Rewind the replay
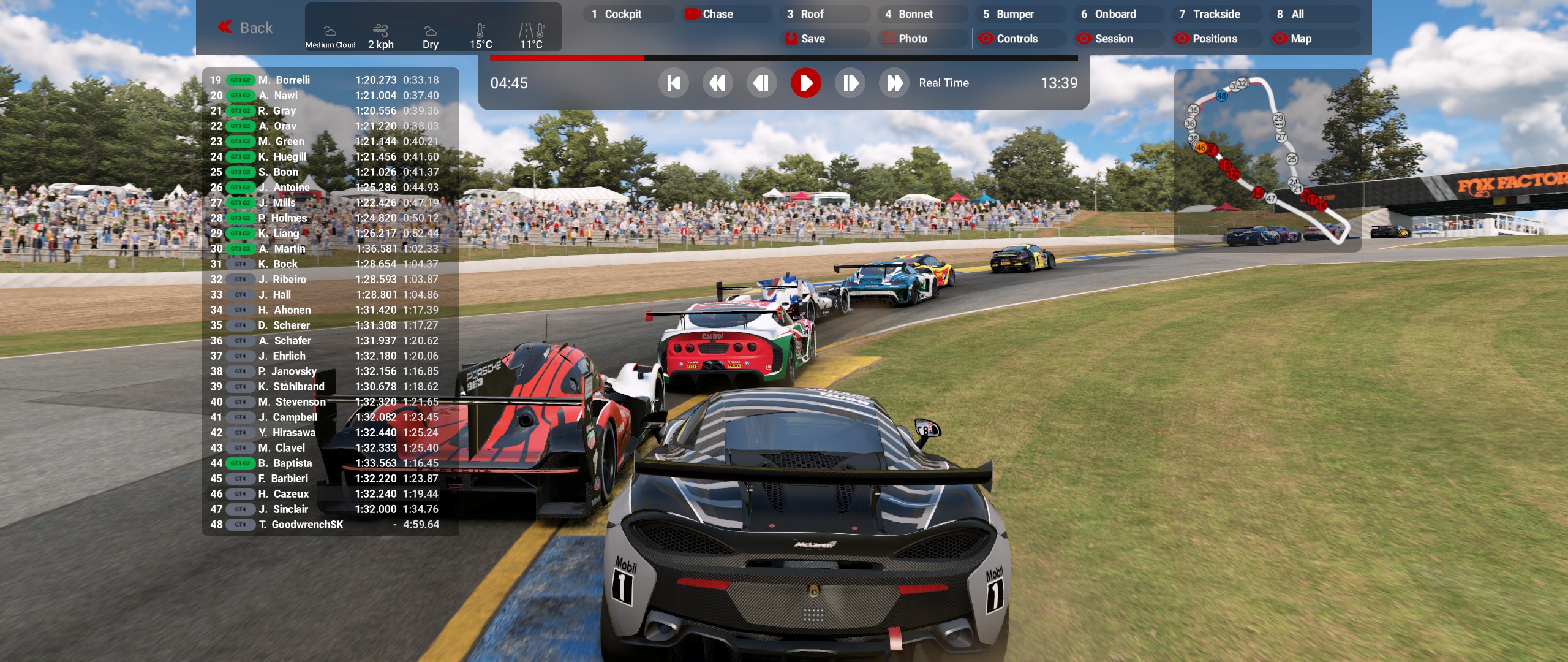The height and width of the screenshot is (662, 1568). (x=717, y=83)
